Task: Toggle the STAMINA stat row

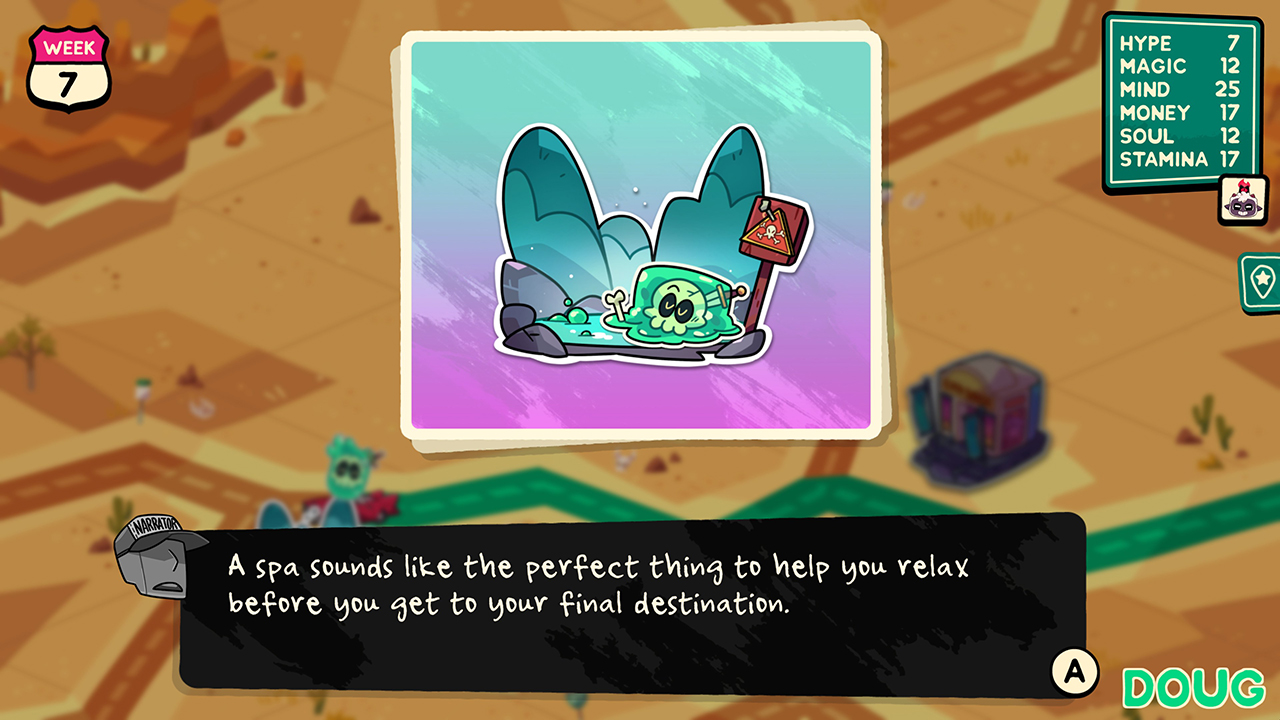Action: pos(1180,159)
